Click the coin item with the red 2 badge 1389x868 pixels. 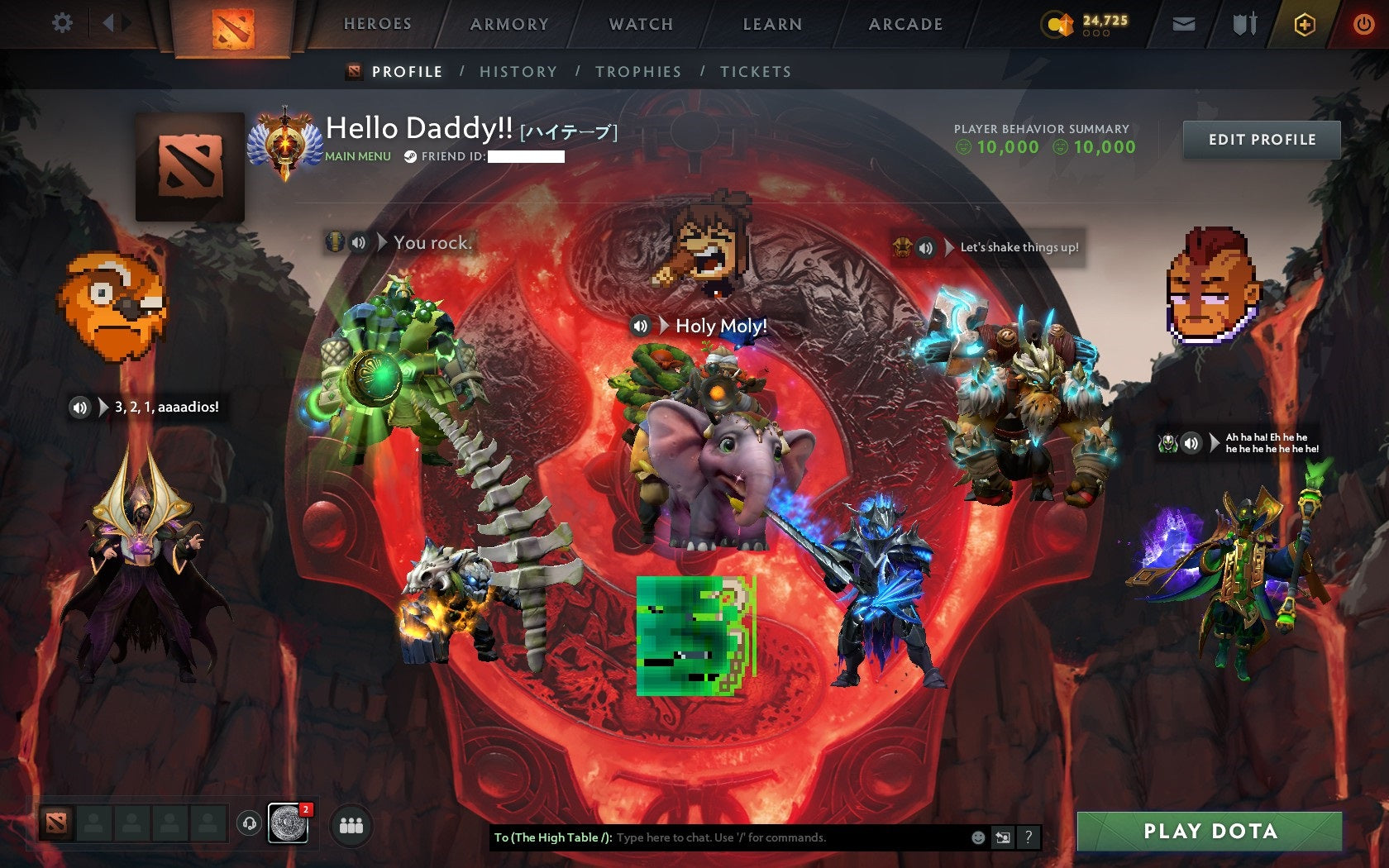click(x=287, y=824)
